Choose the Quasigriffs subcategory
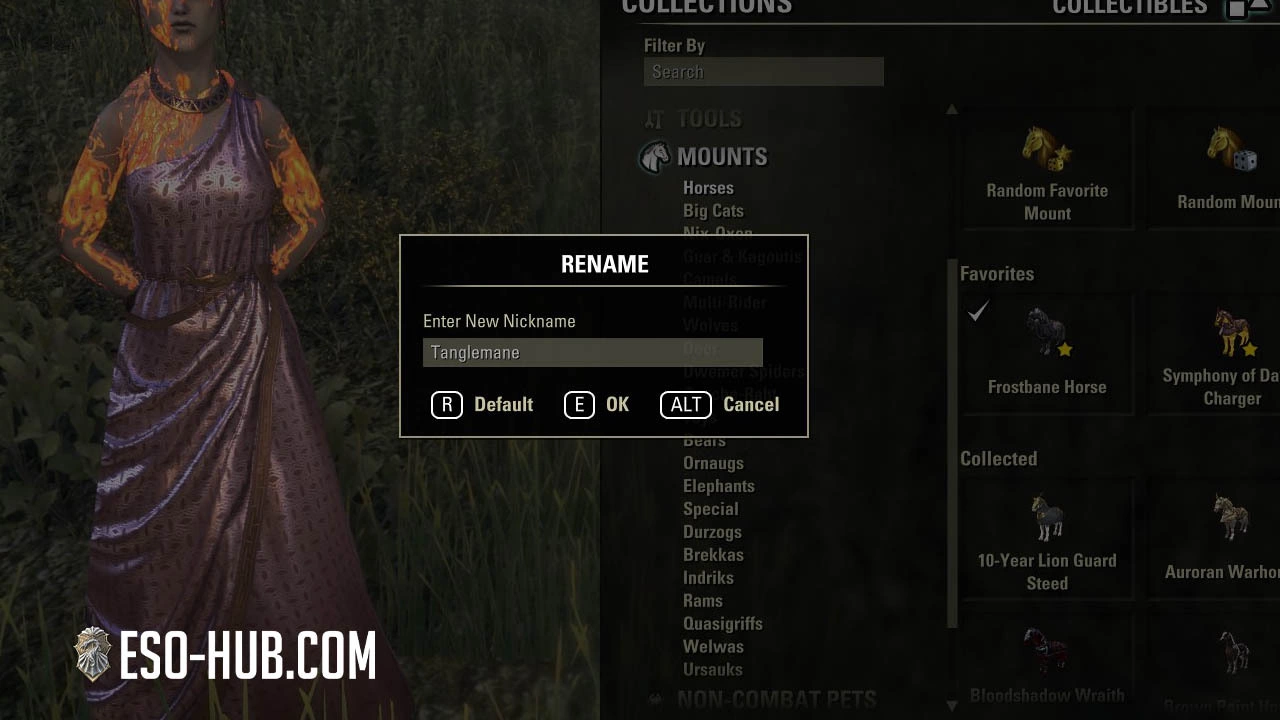The width and height of the screenshot is (1280, 720). tap(722, 624)
